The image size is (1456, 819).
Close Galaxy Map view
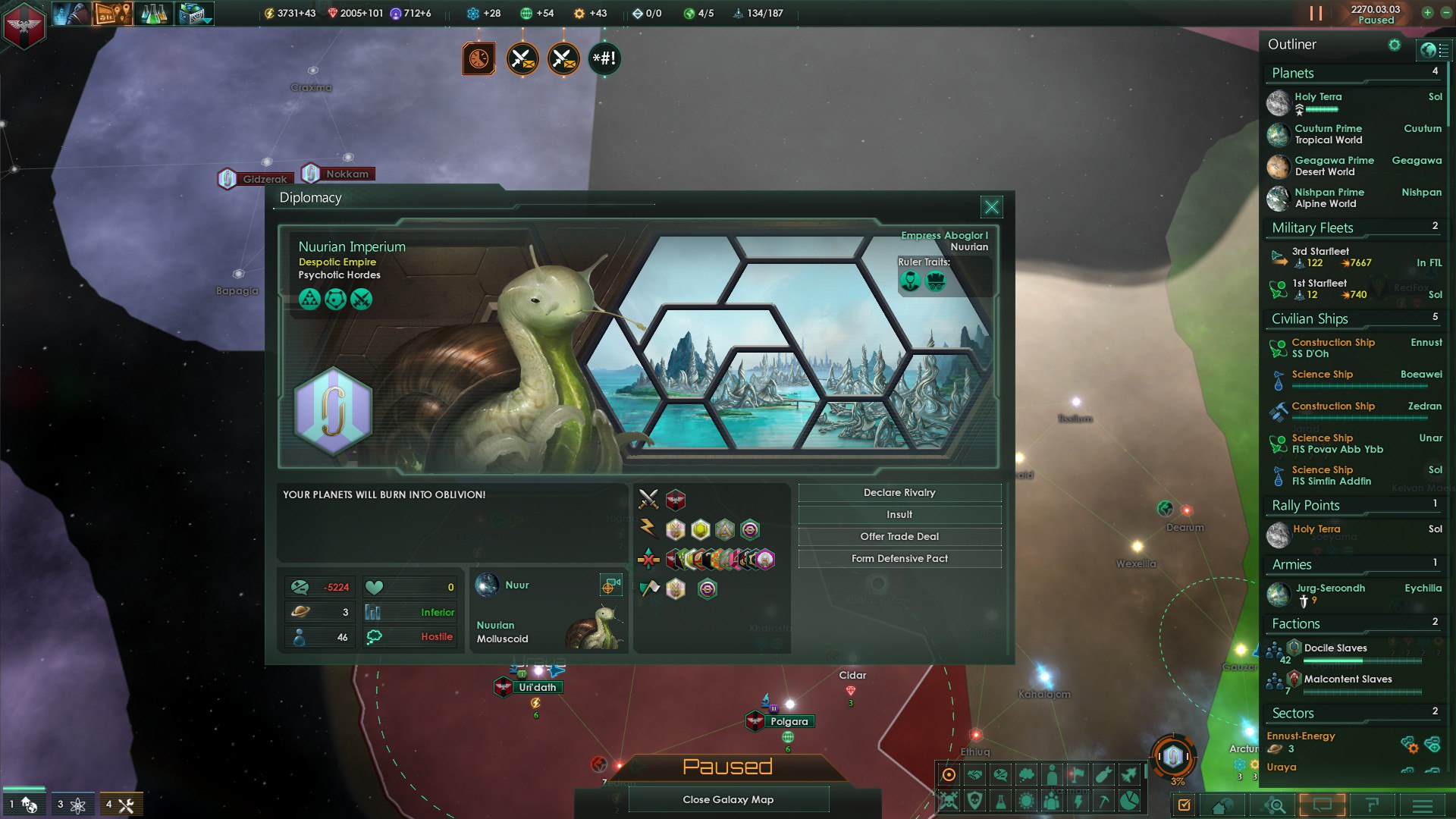coord(728,799)
